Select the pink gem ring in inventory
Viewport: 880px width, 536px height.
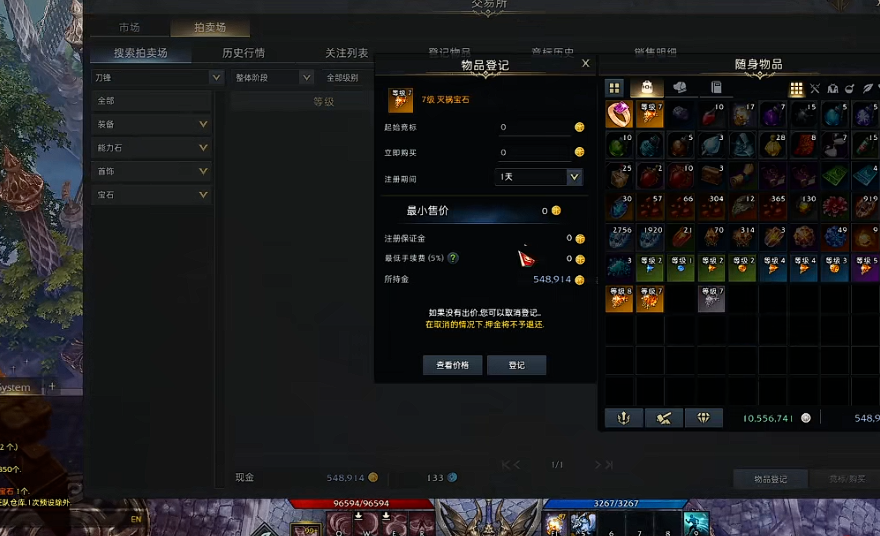point(619,114)
